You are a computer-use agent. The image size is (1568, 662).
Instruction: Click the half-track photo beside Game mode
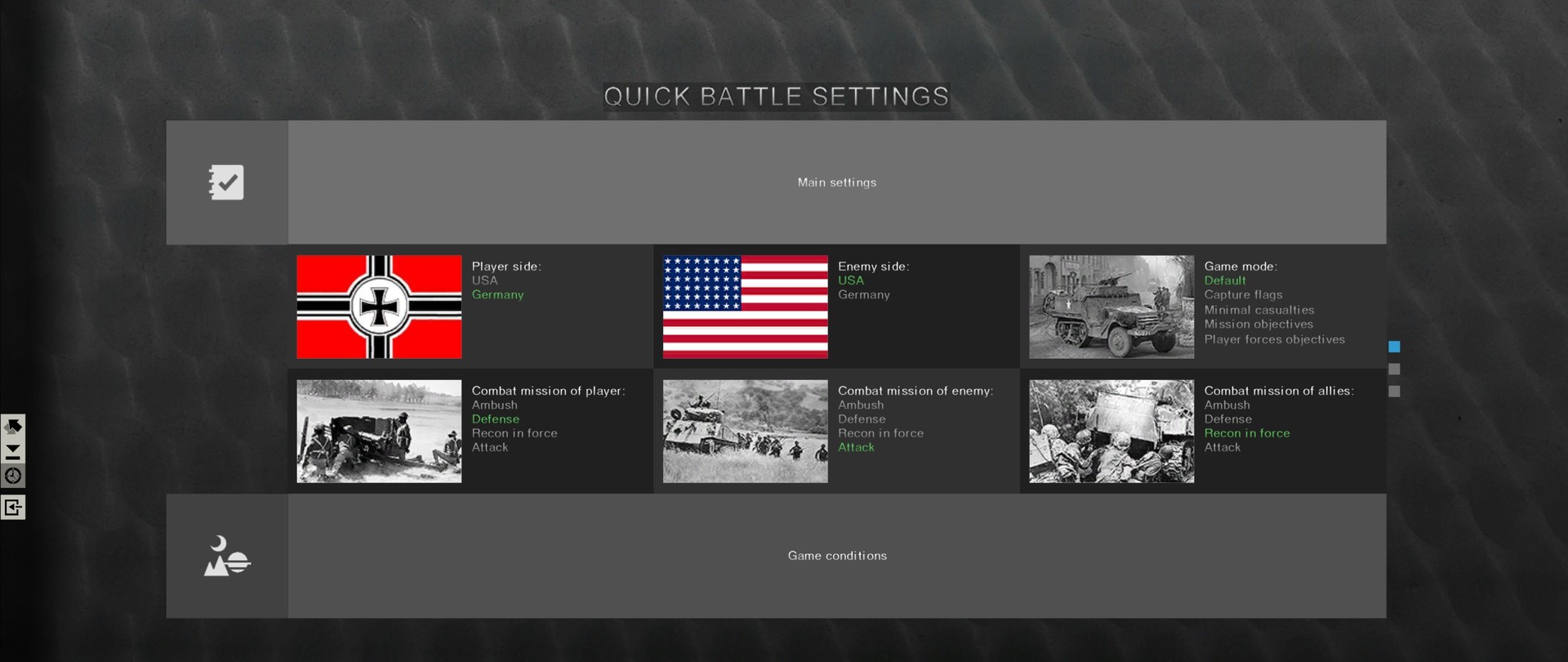(1111, 306)
